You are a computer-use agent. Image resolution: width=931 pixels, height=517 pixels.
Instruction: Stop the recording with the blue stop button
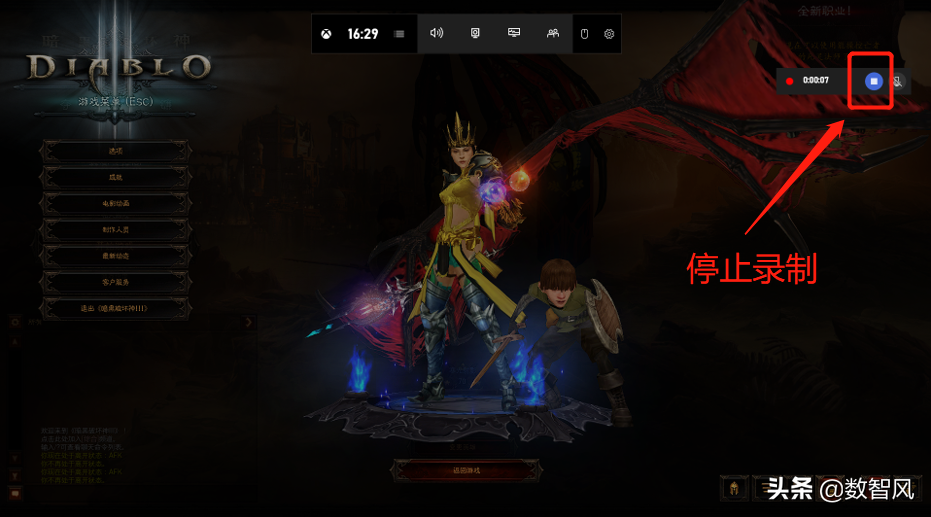point(874,81)
